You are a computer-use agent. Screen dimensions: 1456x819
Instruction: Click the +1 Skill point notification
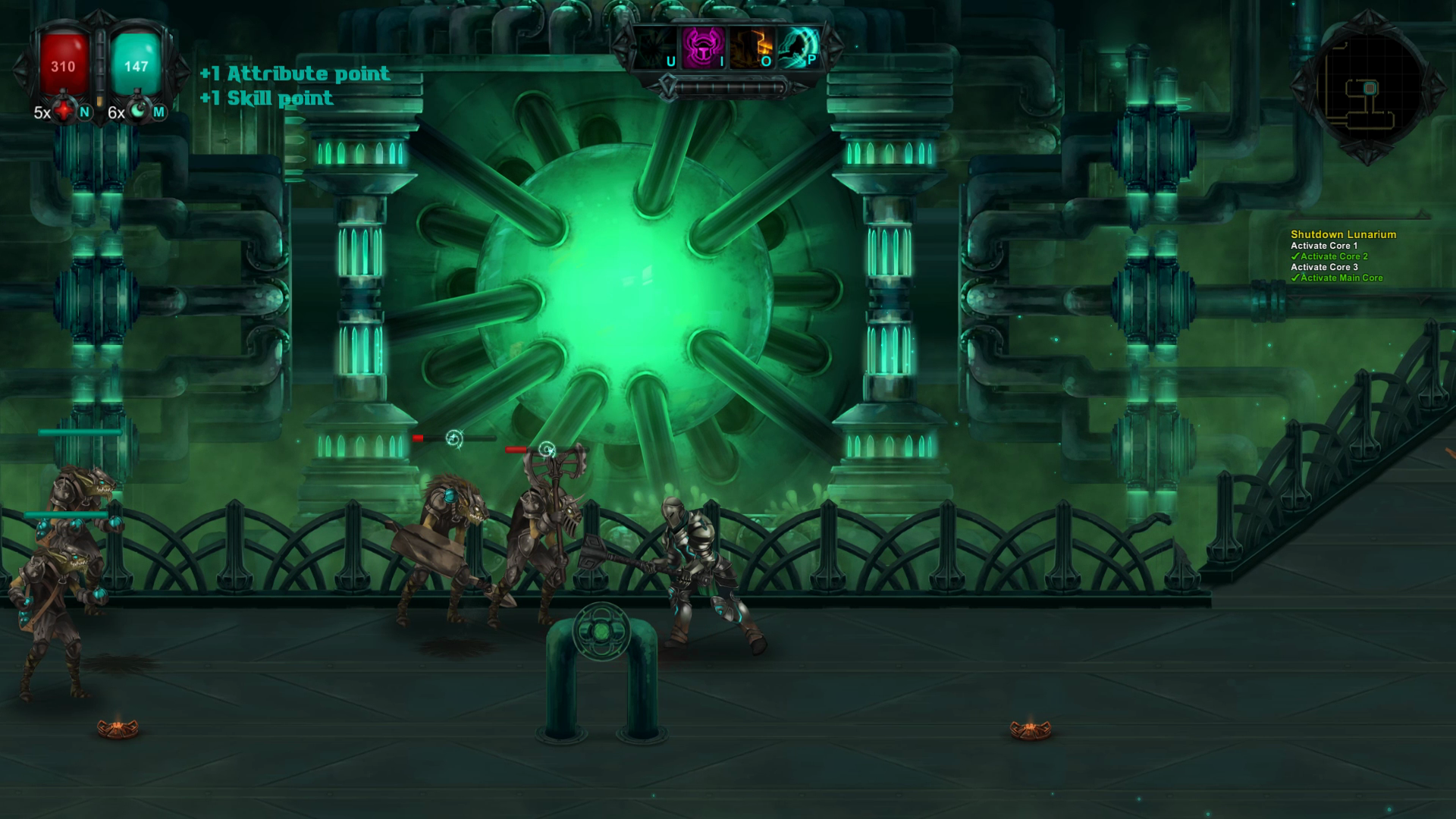265,99
